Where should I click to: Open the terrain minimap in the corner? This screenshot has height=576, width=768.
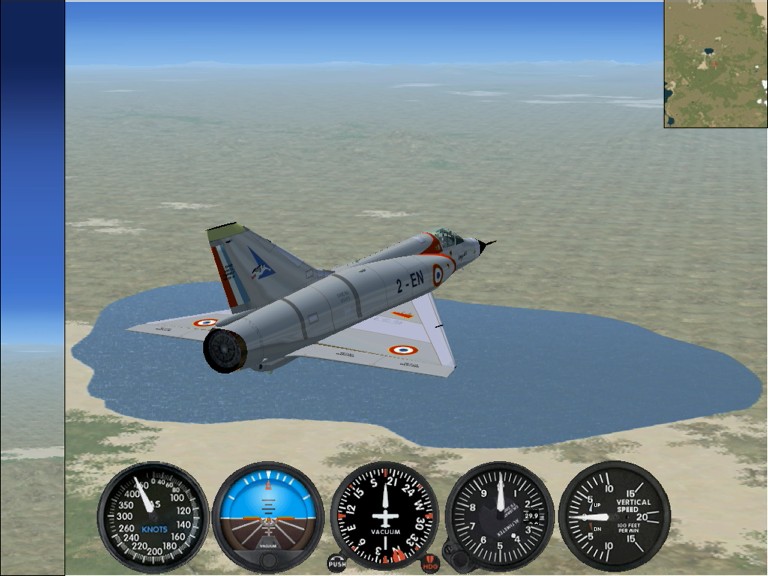pos(715,64)
